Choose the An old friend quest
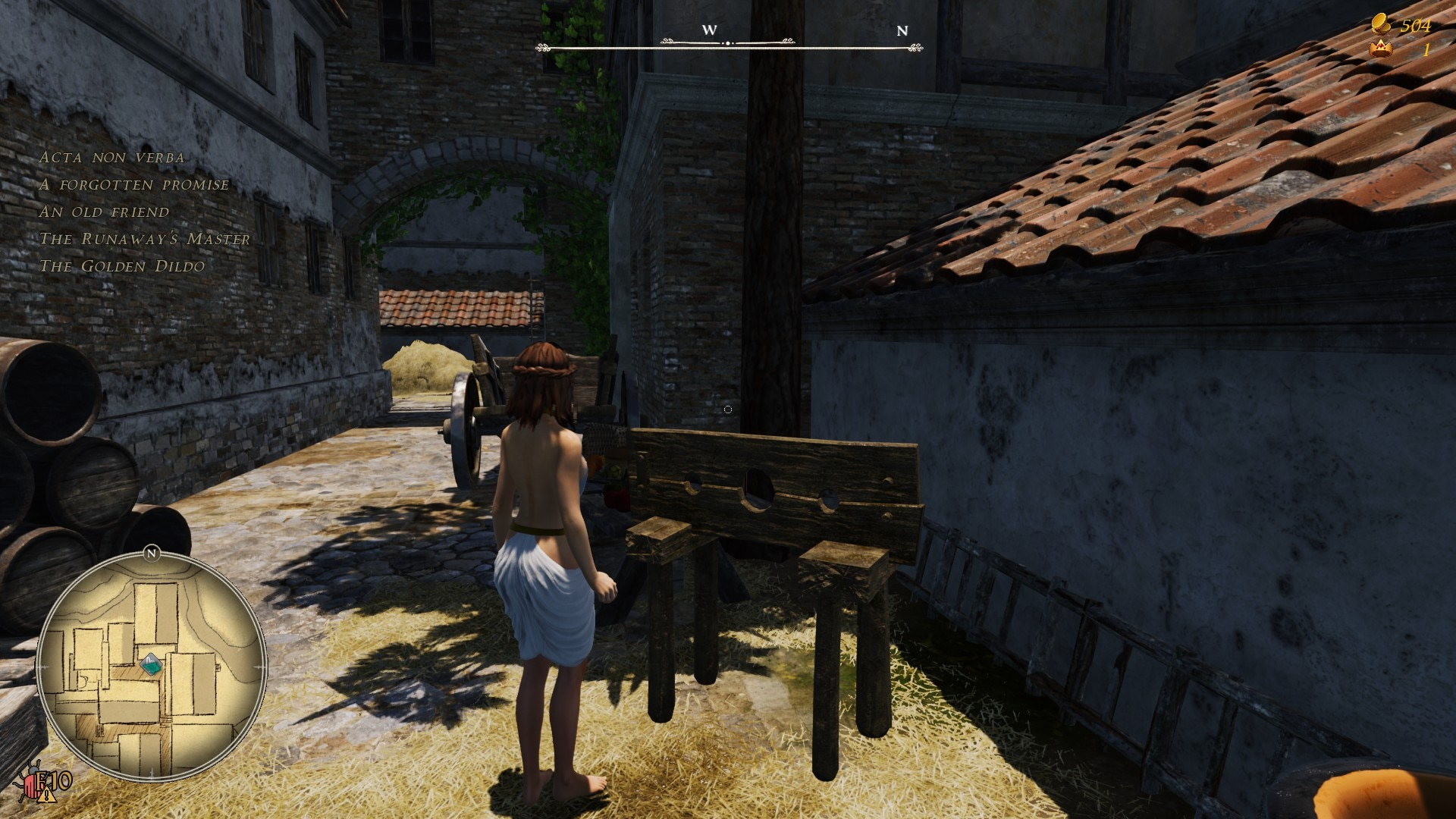The height and width of the screenshot is (819, 1456). [x=104, y=212]
